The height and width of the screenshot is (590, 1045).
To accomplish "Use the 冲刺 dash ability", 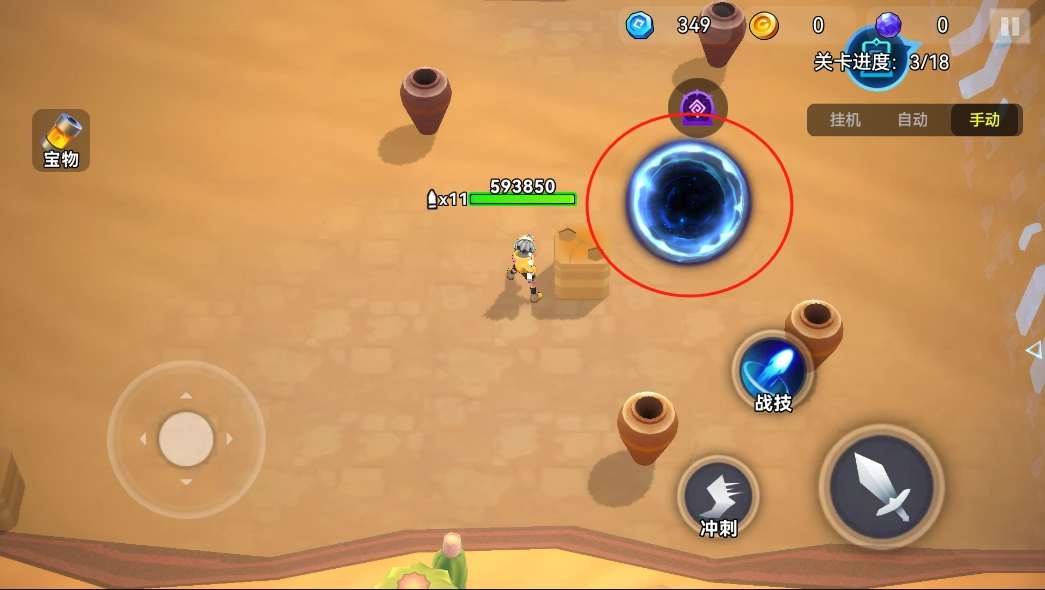I will pyautogui.click(x=718, y=496).
